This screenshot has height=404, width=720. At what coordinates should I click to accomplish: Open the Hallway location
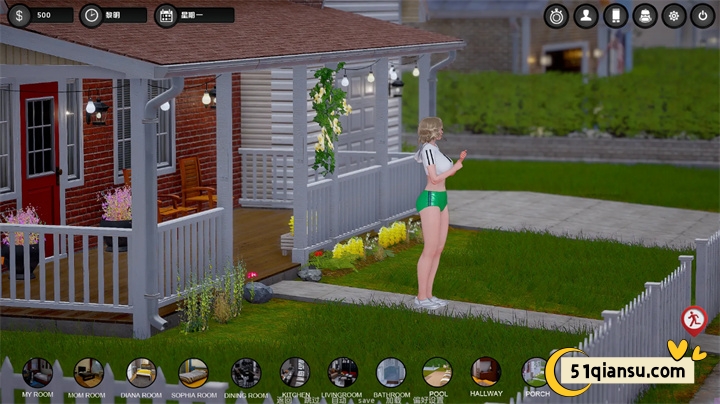tap(486, 373)
